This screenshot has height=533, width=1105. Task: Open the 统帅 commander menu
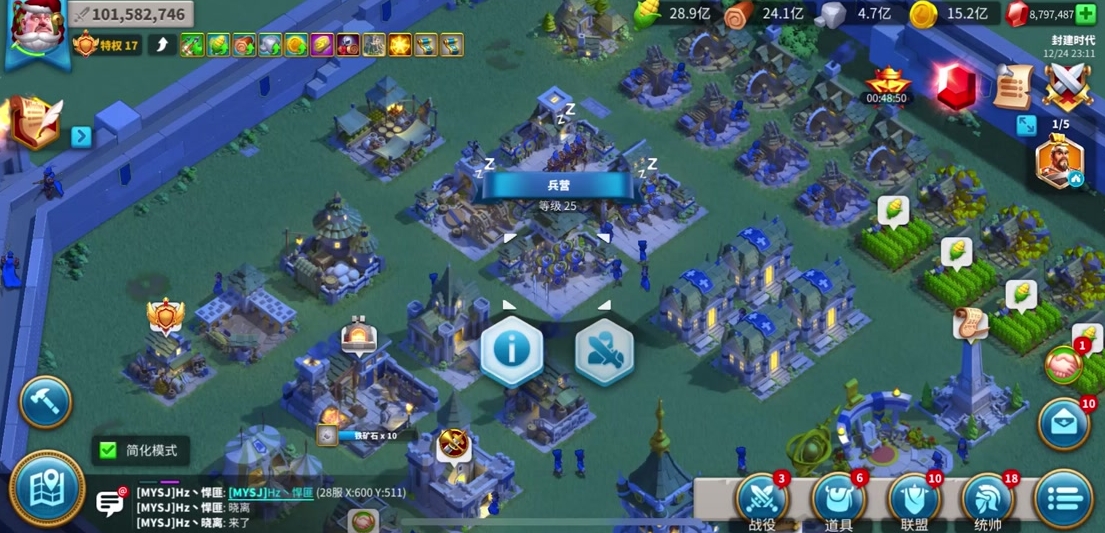[988, 500]
